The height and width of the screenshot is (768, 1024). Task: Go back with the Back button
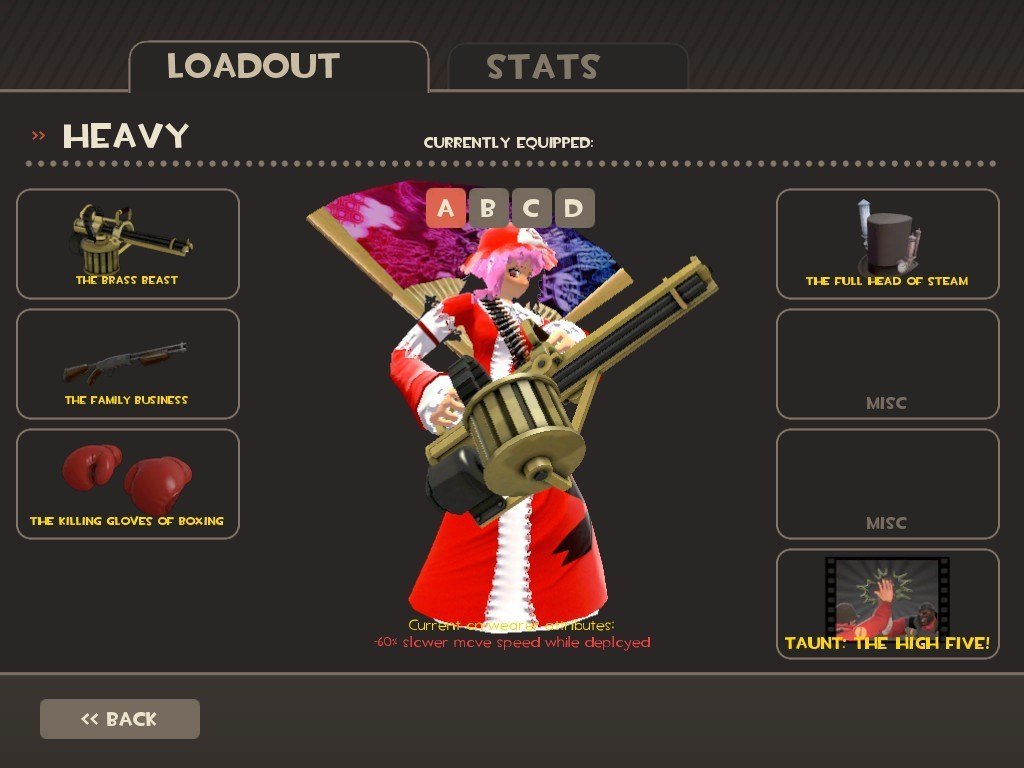pyautogui.click(x=120, y=719)
